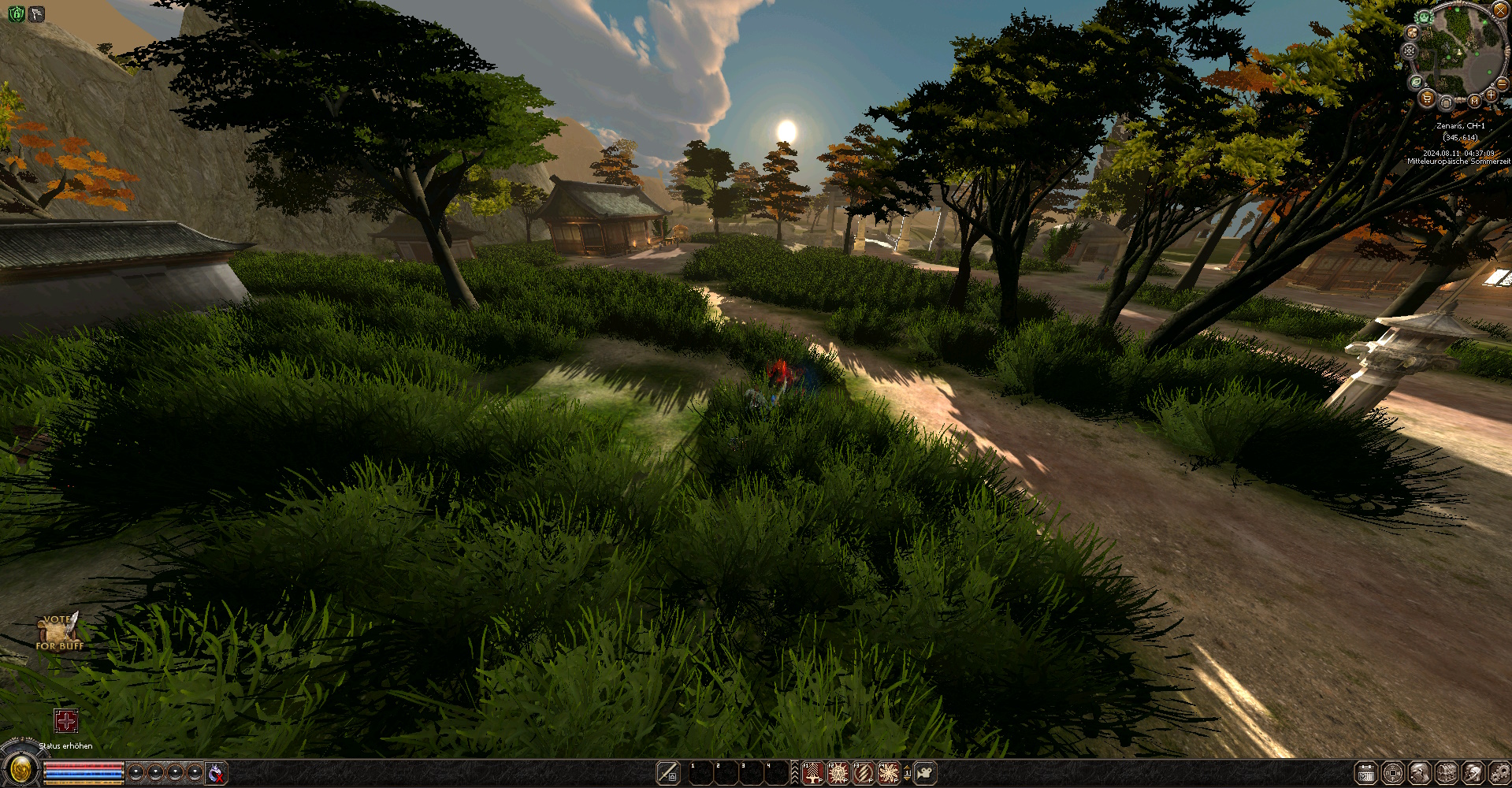
Task: Click empty quickslot number 1
Action: tap(701, 772)
